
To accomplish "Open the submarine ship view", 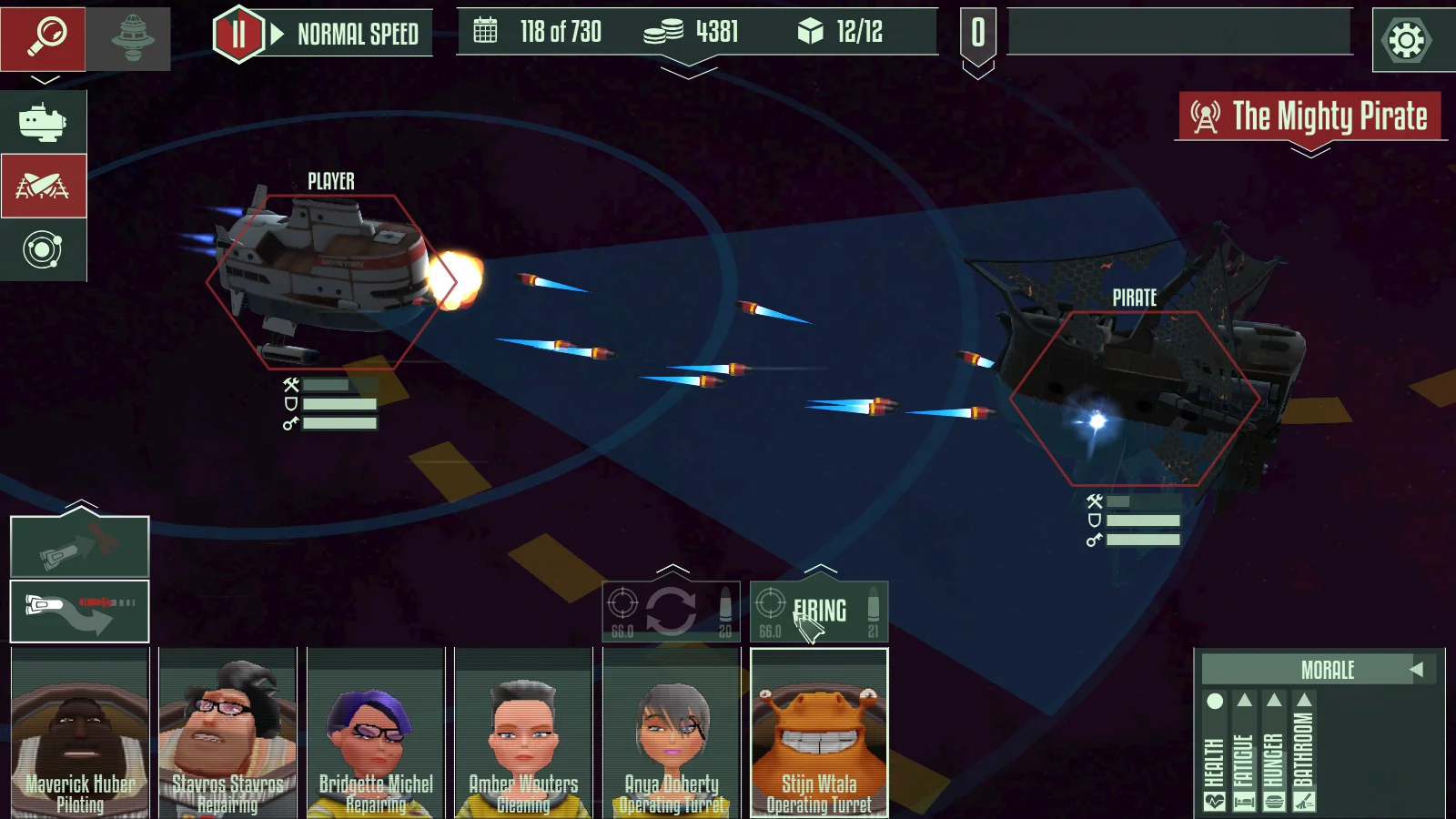I will click(43, 122).
